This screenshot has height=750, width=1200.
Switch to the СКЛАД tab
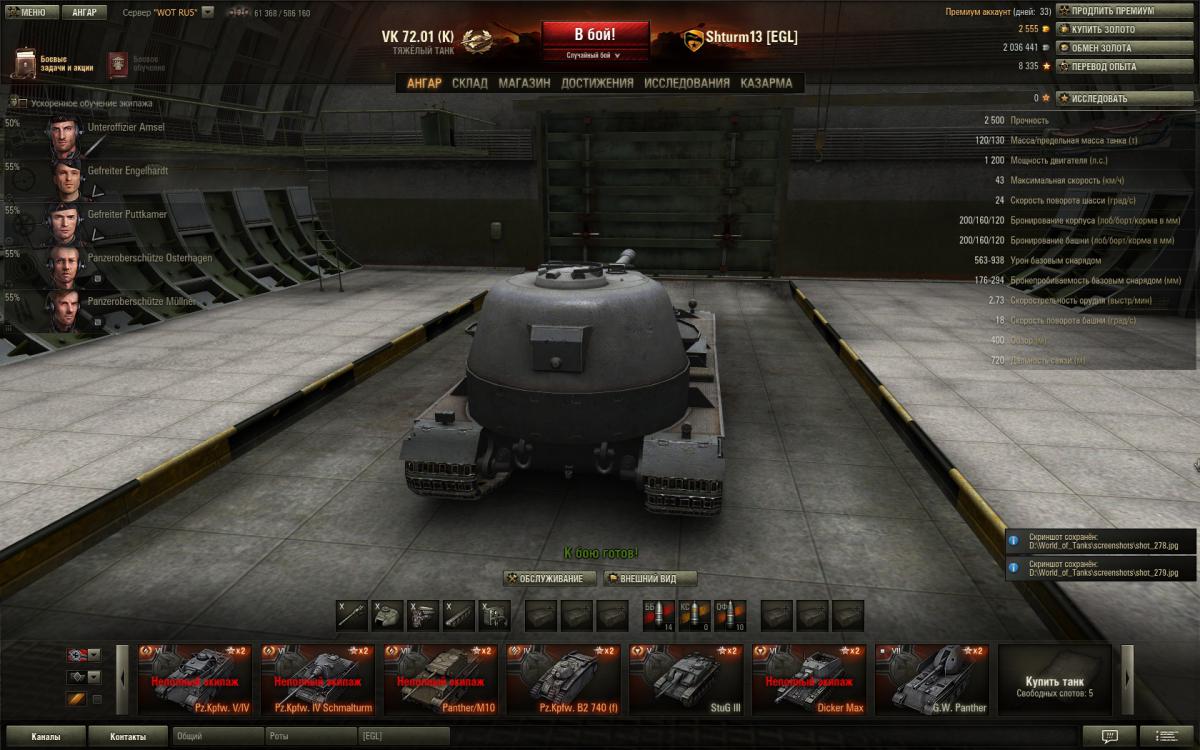(x=470, y=83)
